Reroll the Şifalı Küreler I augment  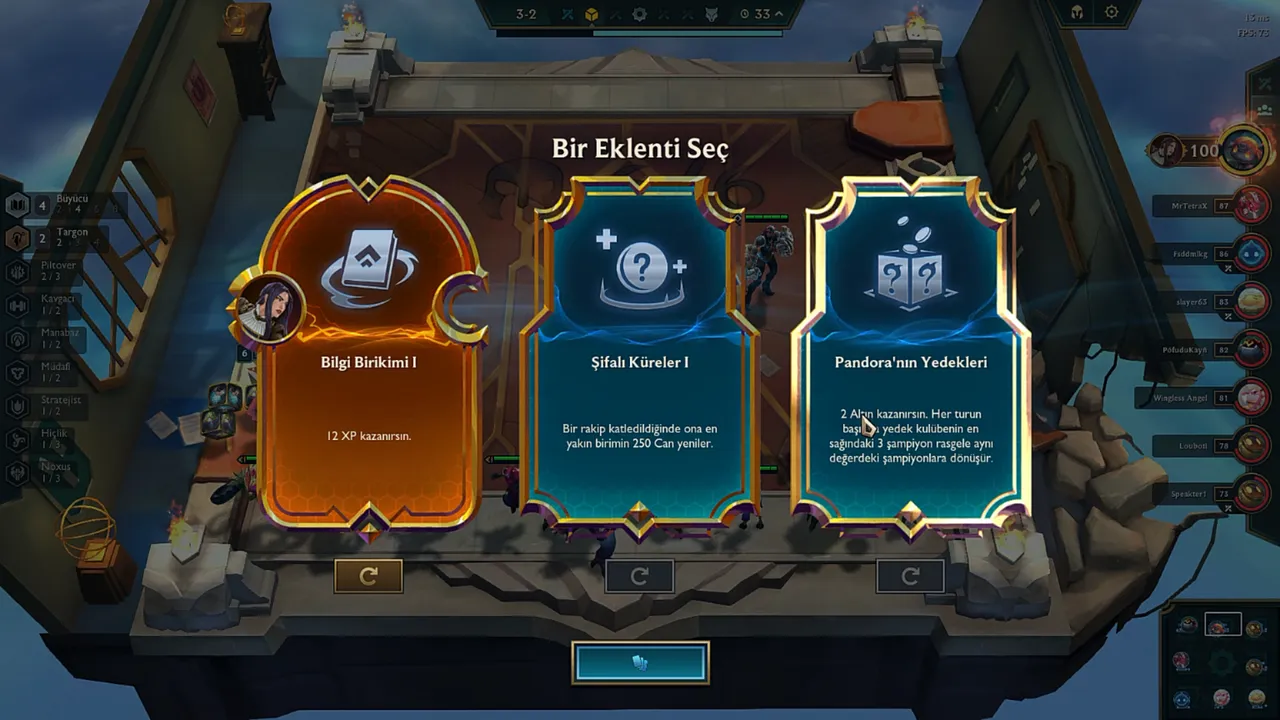pos(639,576)
